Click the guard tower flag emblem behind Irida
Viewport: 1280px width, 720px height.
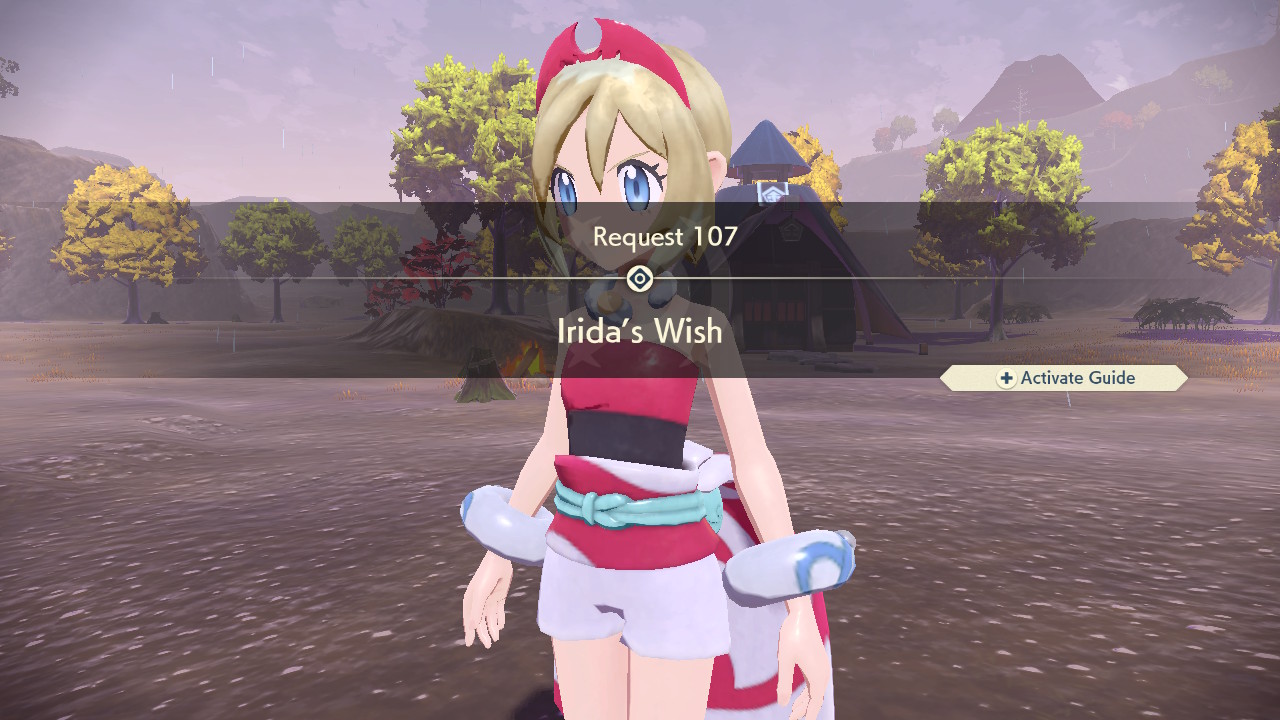pyautogui.click(x=773, y=191)
